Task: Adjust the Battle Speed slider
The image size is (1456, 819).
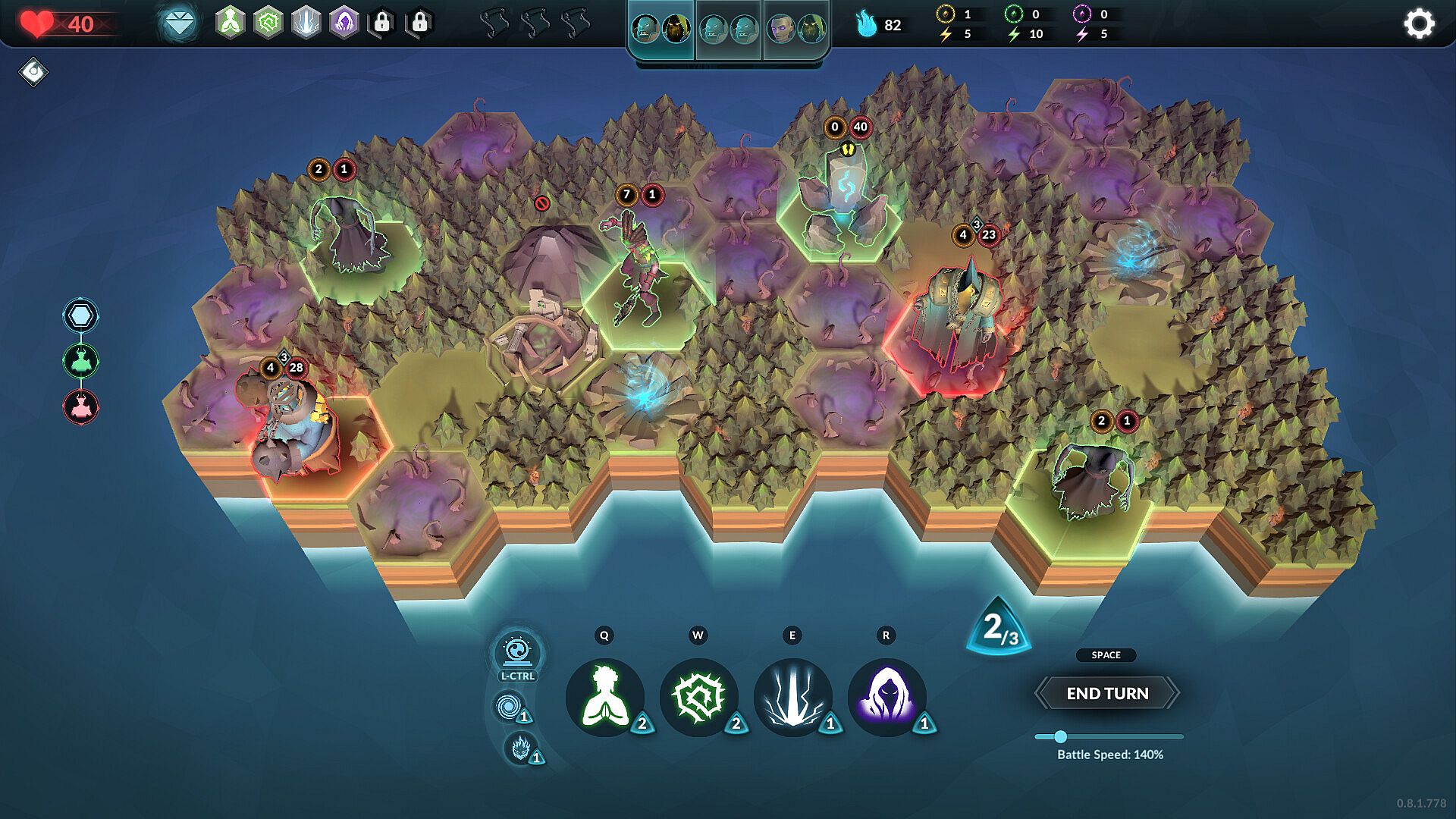Action: tap(1061, 736)
